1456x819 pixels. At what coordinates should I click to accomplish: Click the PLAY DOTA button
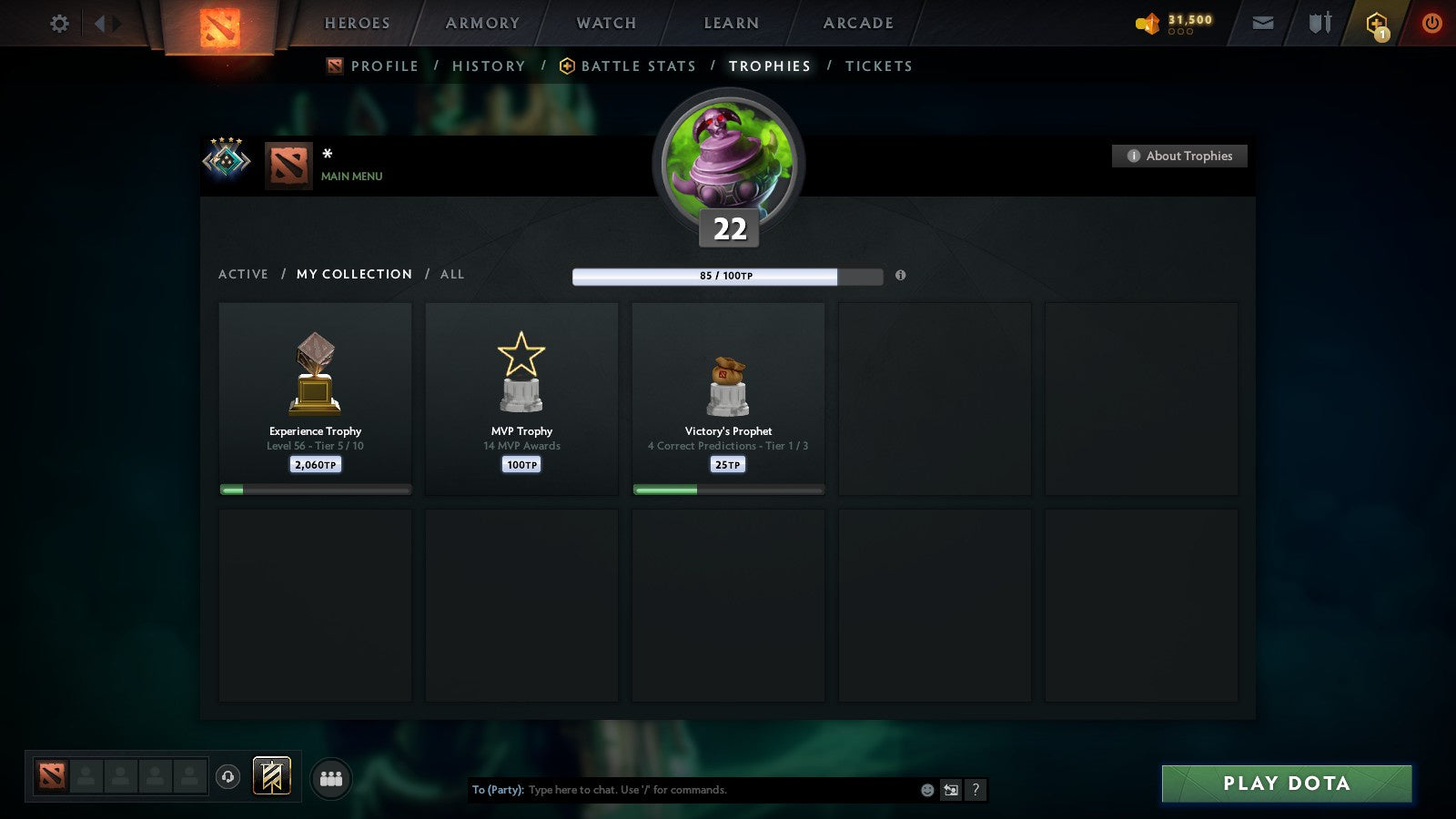1286,784
